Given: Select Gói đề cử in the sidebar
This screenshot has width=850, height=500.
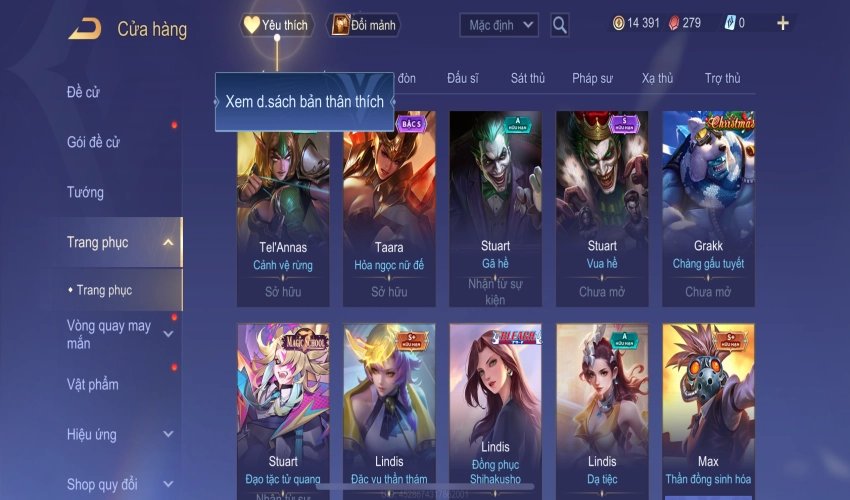Looking at the screenshot, I should click(x=93, y=142).
